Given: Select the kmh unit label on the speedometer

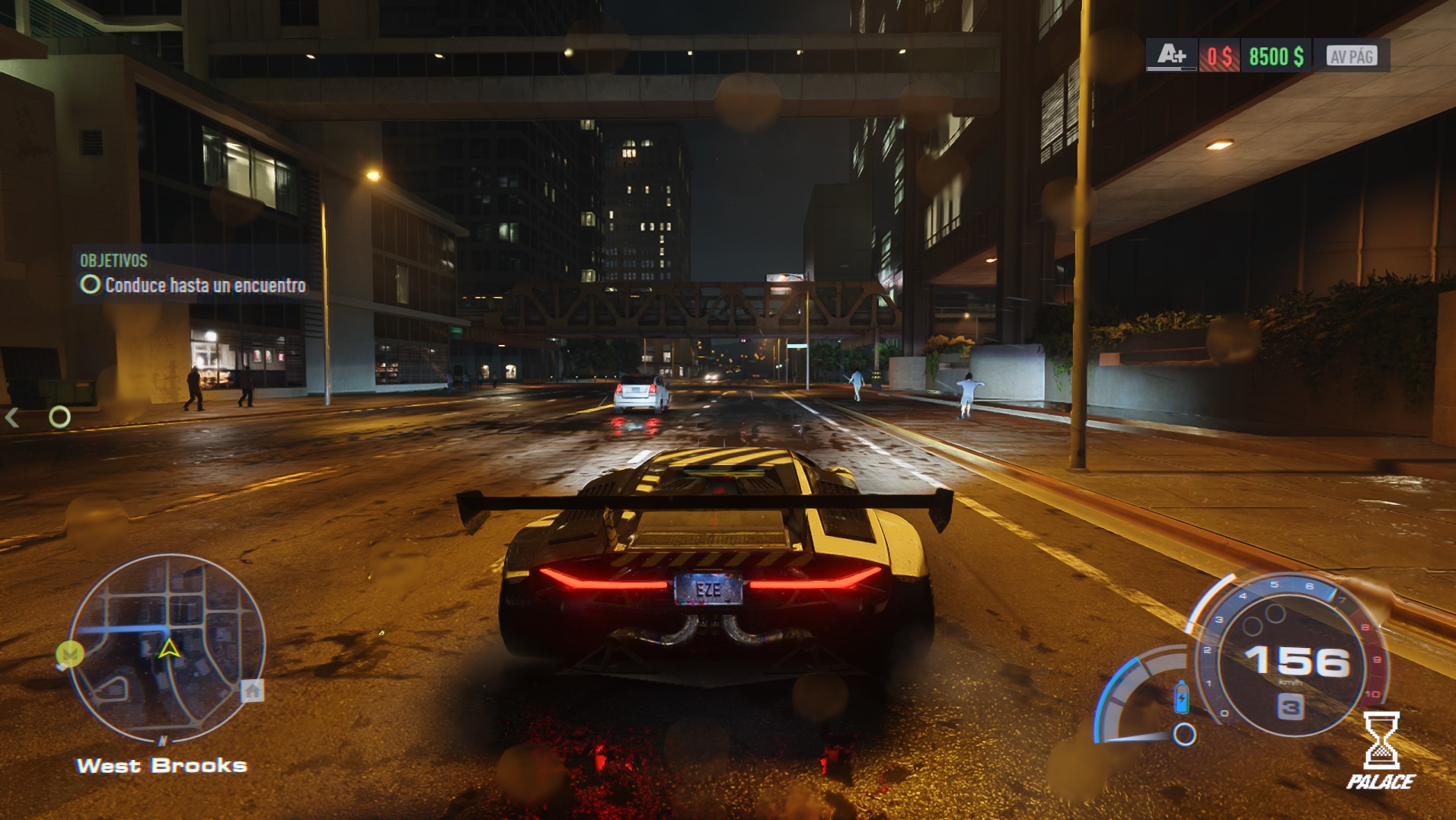Looking at the screenshot, I should click(x=1291, y=682).
